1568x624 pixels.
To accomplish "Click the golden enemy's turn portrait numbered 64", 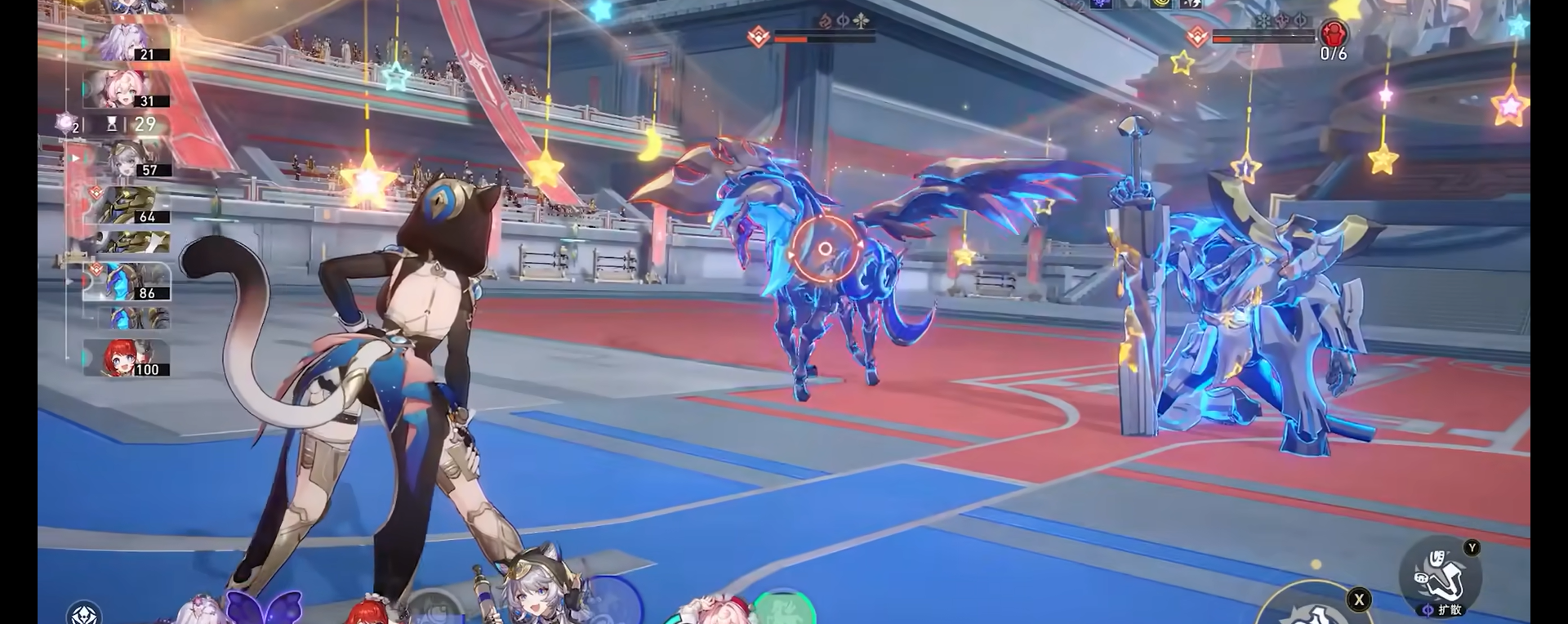I will (127, 205).
